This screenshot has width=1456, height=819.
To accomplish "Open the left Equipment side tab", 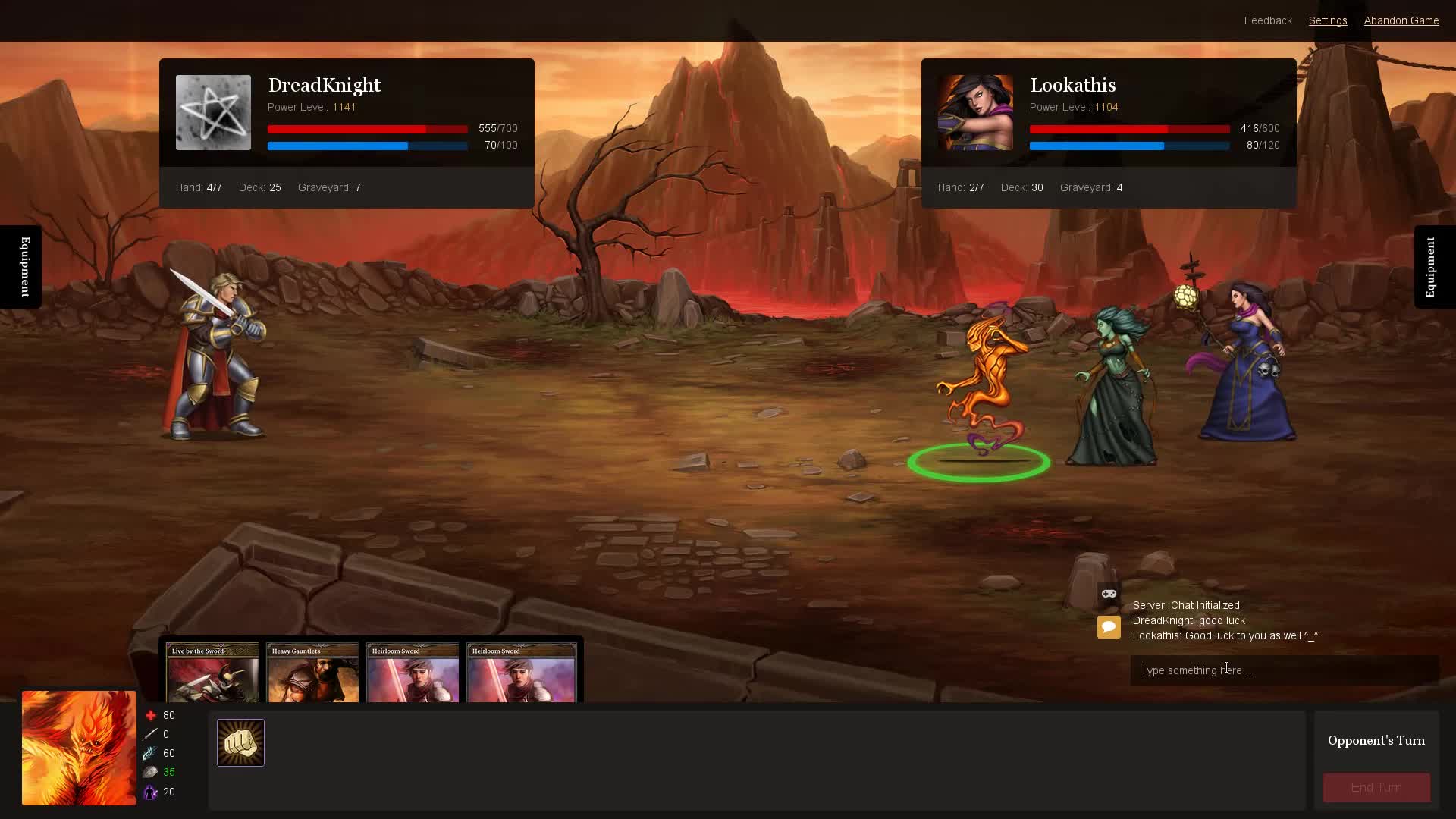I will [23, 267].
